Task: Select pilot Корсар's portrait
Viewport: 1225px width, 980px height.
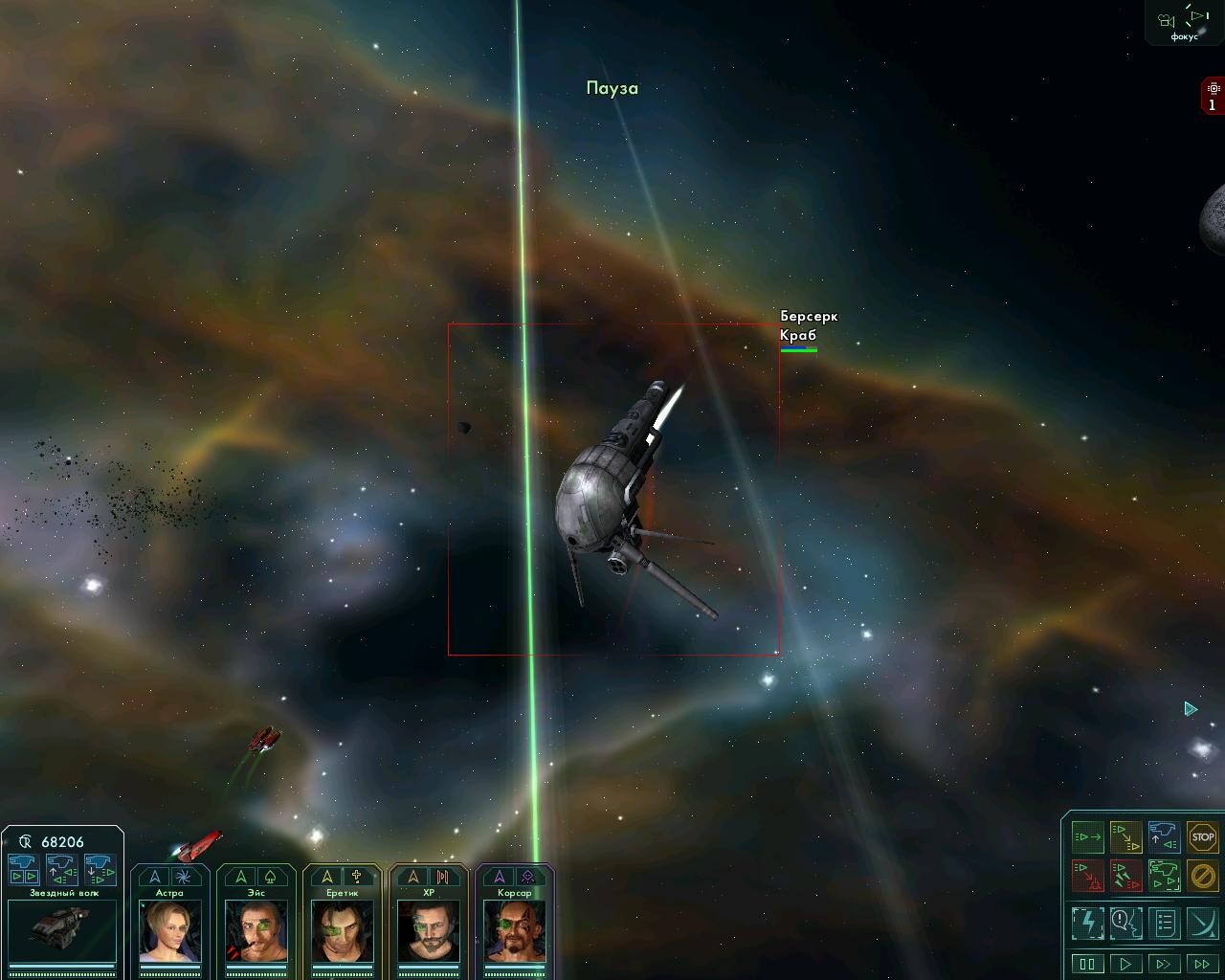Action: pyautogui.click(x=514, y=930)
